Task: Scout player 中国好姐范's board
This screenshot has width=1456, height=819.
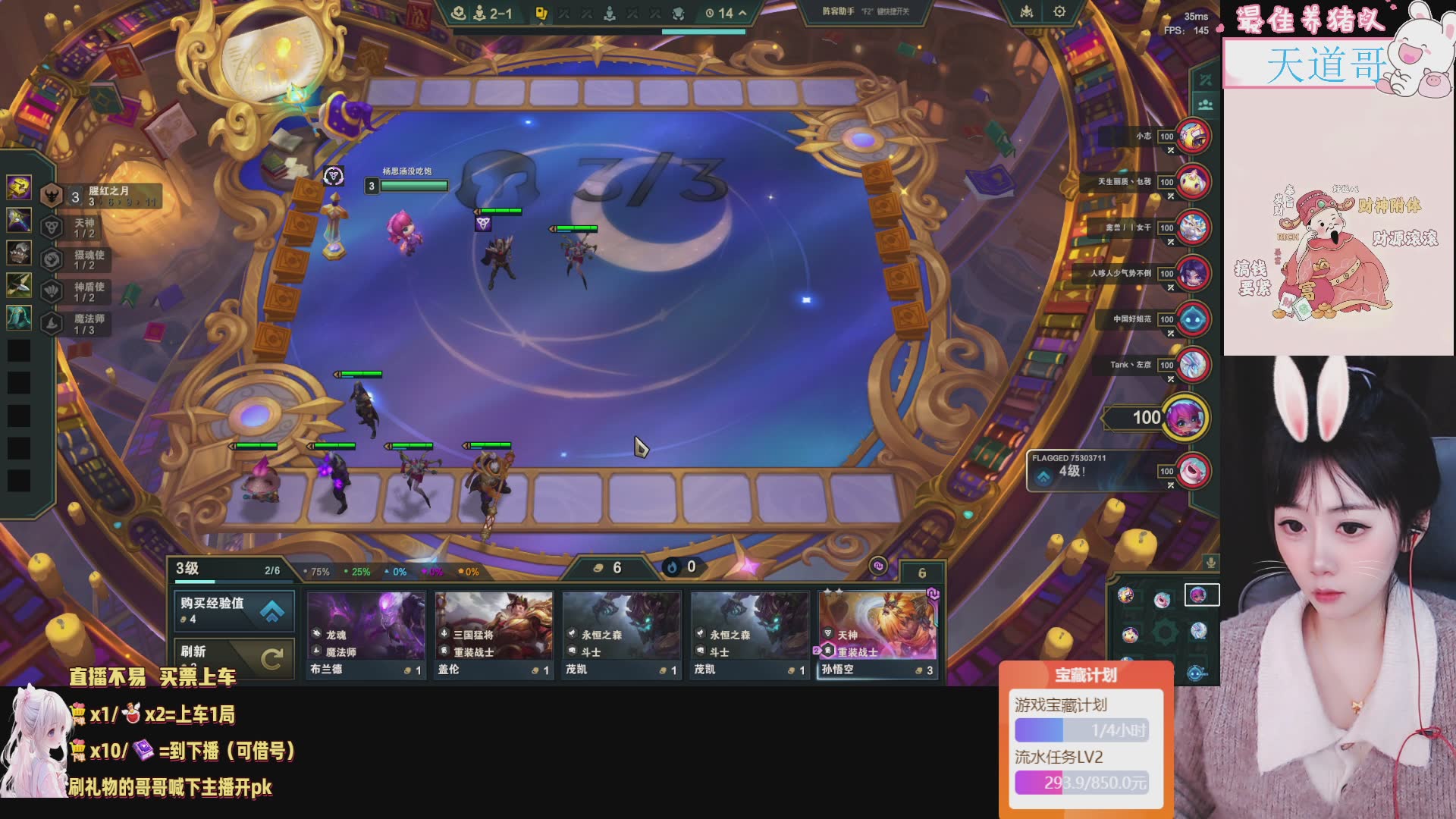Action: coord(1193,319)
